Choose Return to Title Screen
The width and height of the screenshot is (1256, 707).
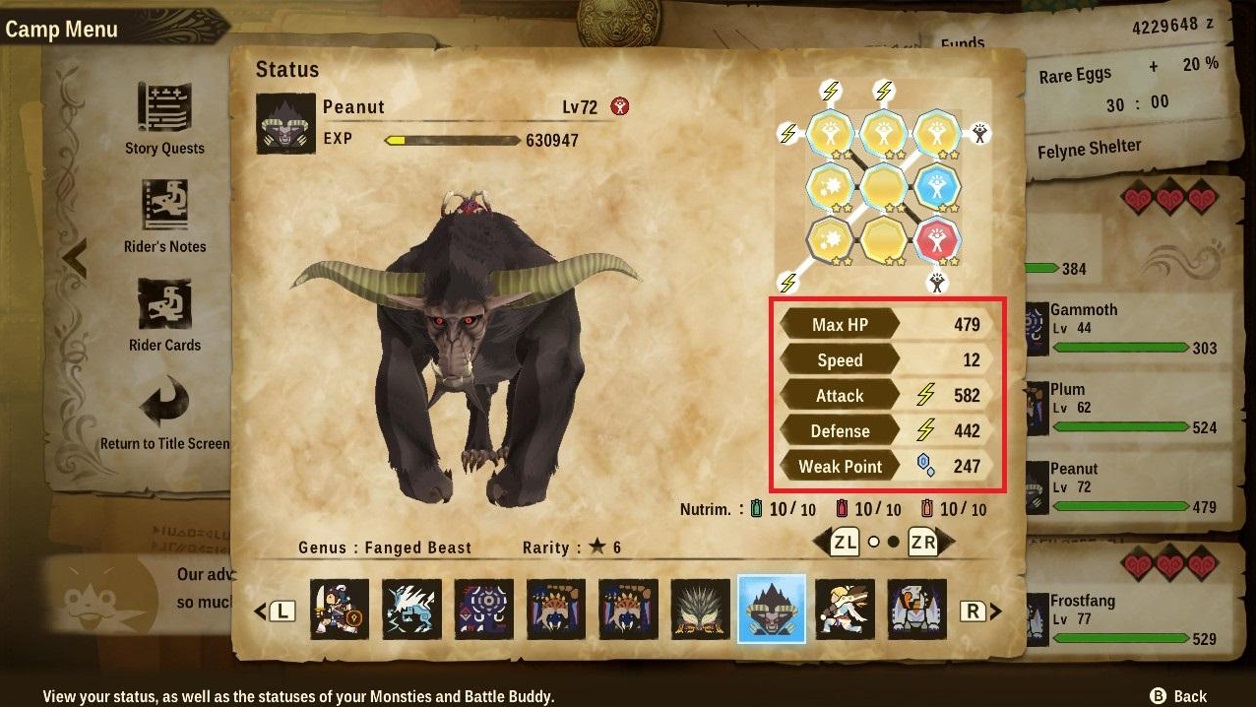165,412
